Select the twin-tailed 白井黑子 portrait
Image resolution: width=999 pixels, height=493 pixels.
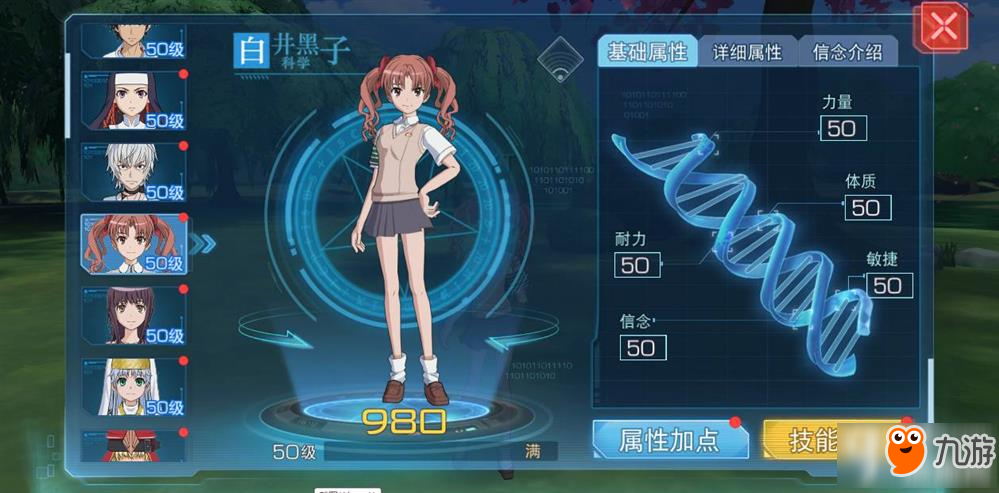(x=134, y=244)
